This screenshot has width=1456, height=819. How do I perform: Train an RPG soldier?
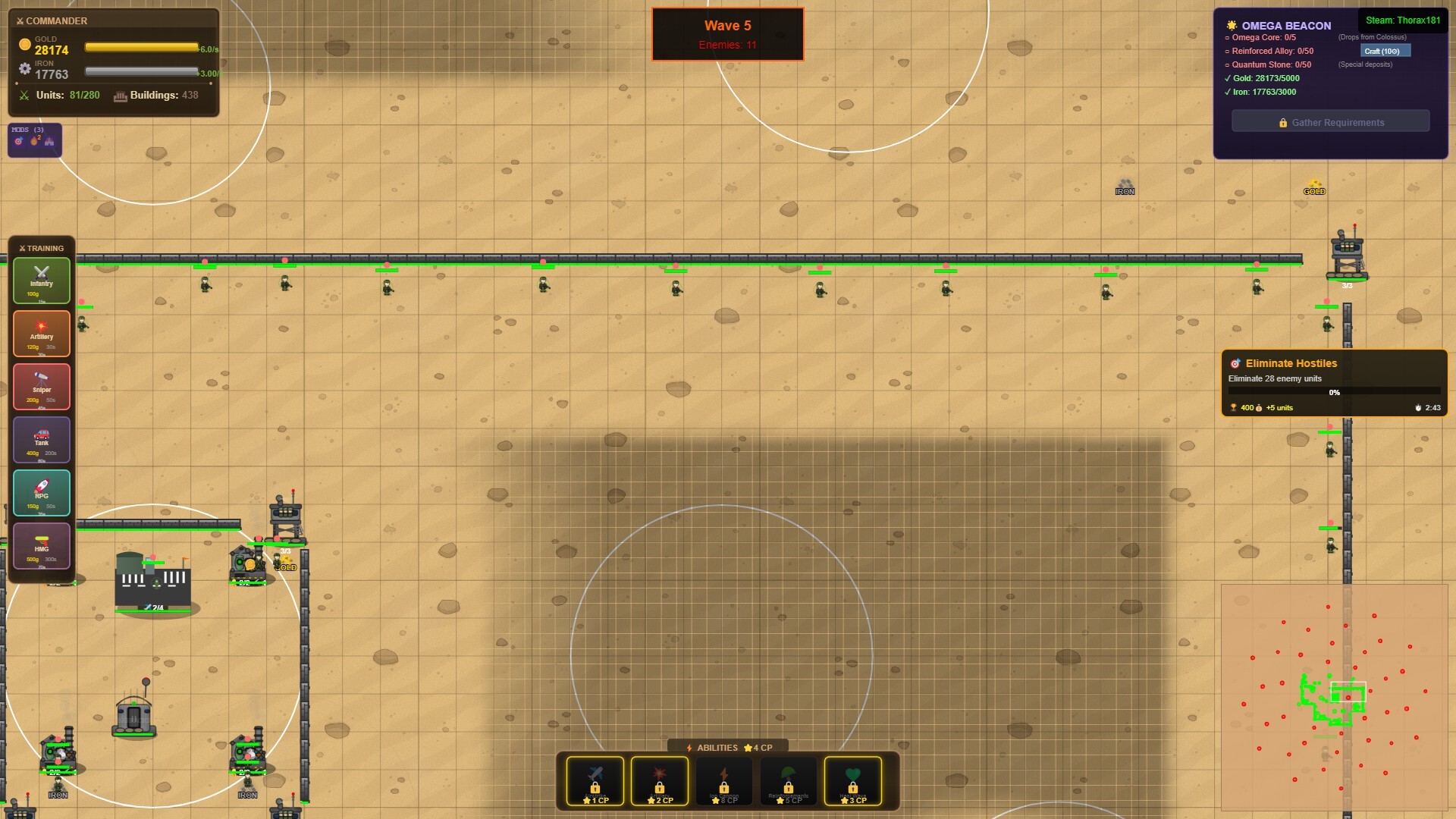[42, 492]
